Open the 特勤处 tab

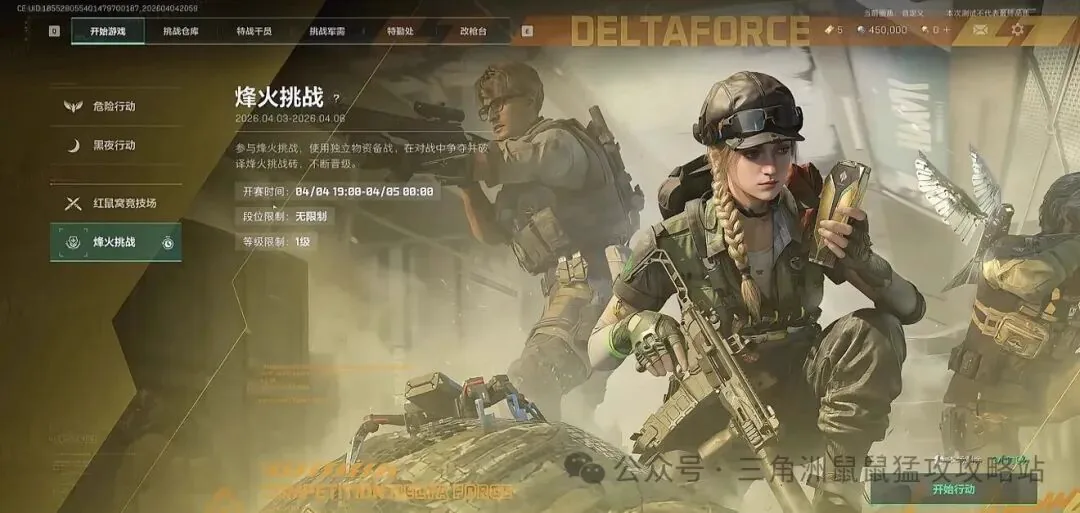click(400, 31)
